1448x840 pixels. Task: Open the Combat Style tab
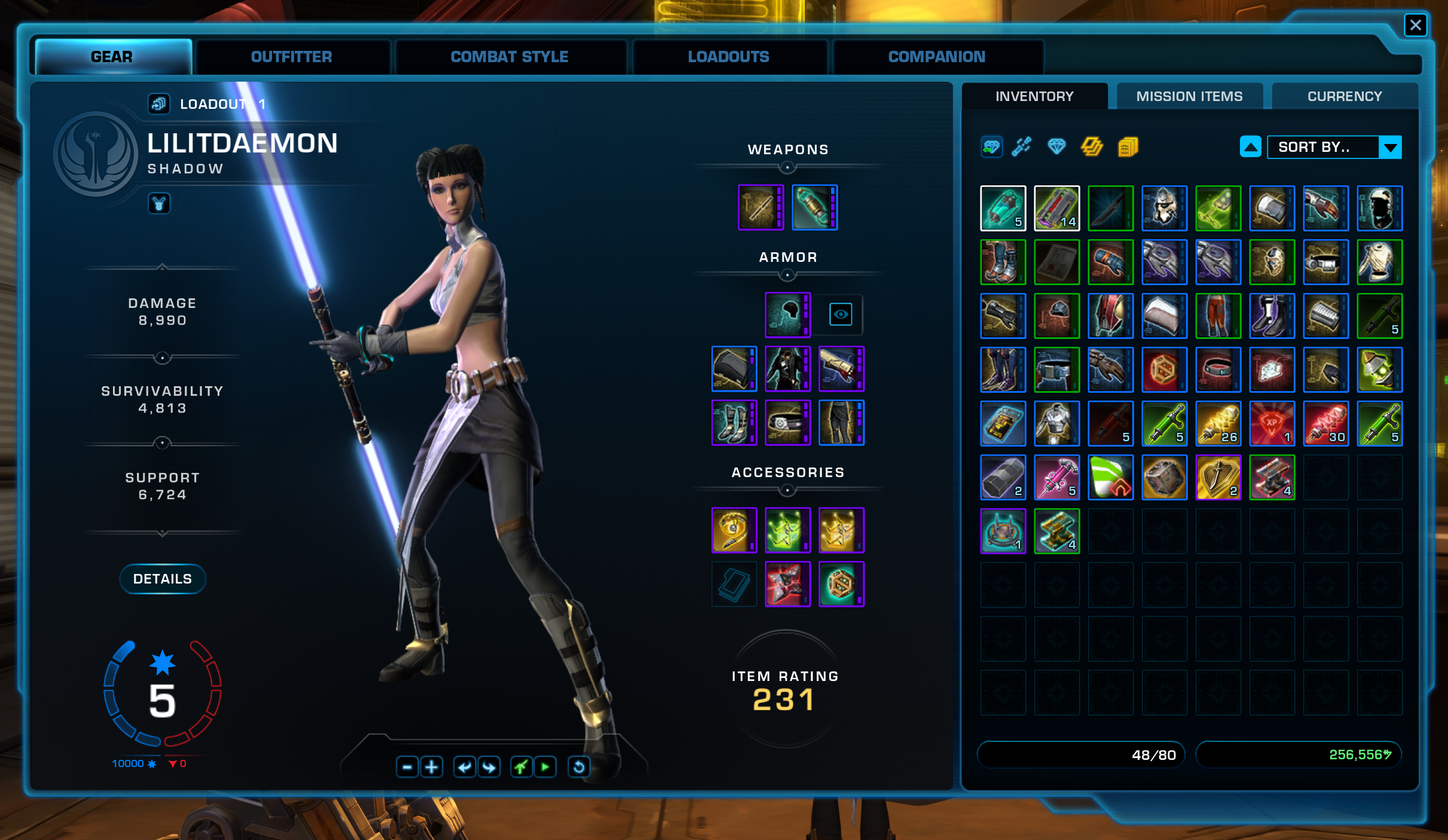509,57
